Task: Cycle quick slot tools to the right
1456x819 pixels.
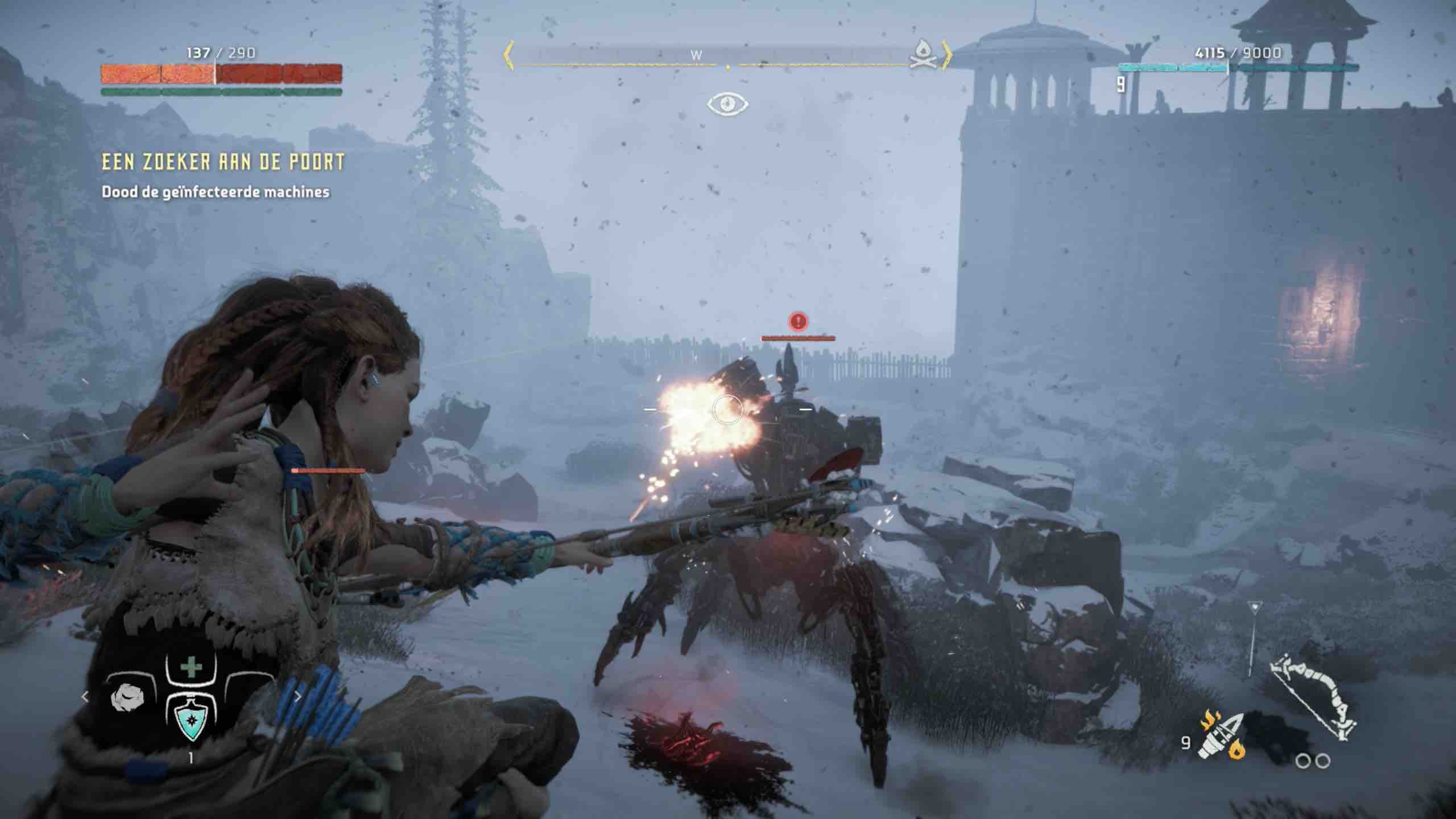Action: (297, 697)
